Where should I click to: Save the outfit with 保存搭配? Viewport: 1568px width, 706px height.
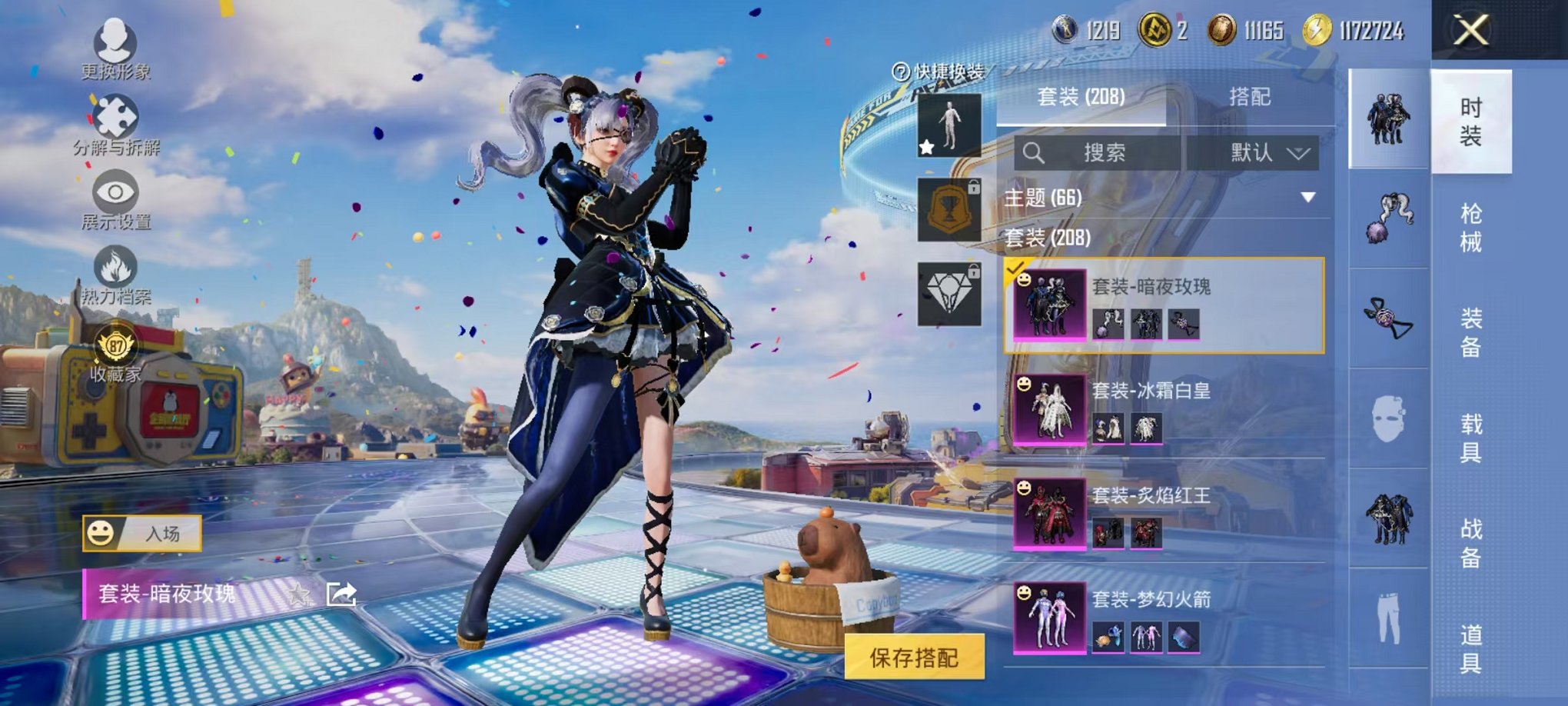(x=914, y=658)
